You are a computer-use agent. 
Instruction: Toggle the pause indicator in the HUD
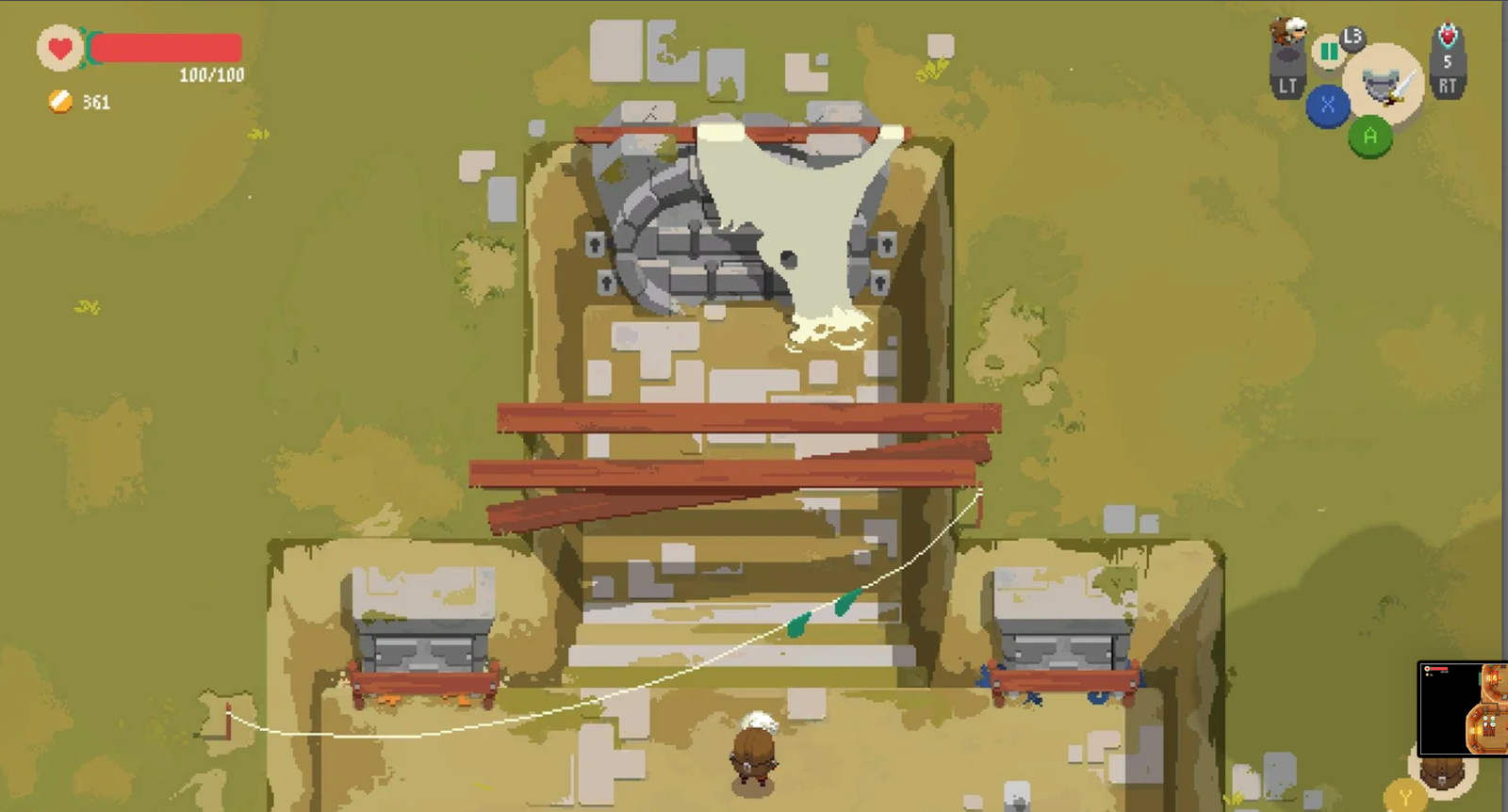click(x=1329, y=52)
